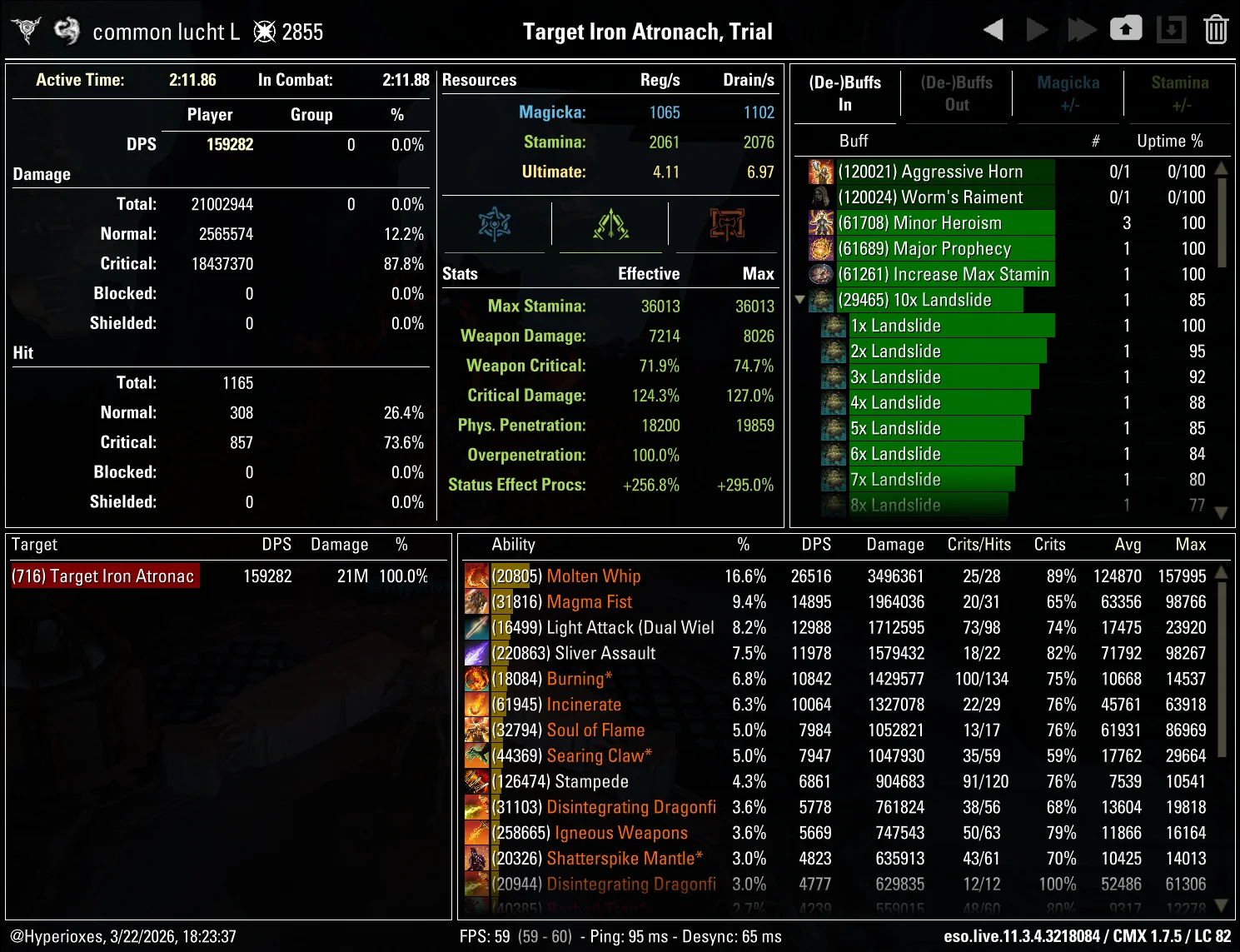Click the upload/save fight report icon

pos(1126,28)
